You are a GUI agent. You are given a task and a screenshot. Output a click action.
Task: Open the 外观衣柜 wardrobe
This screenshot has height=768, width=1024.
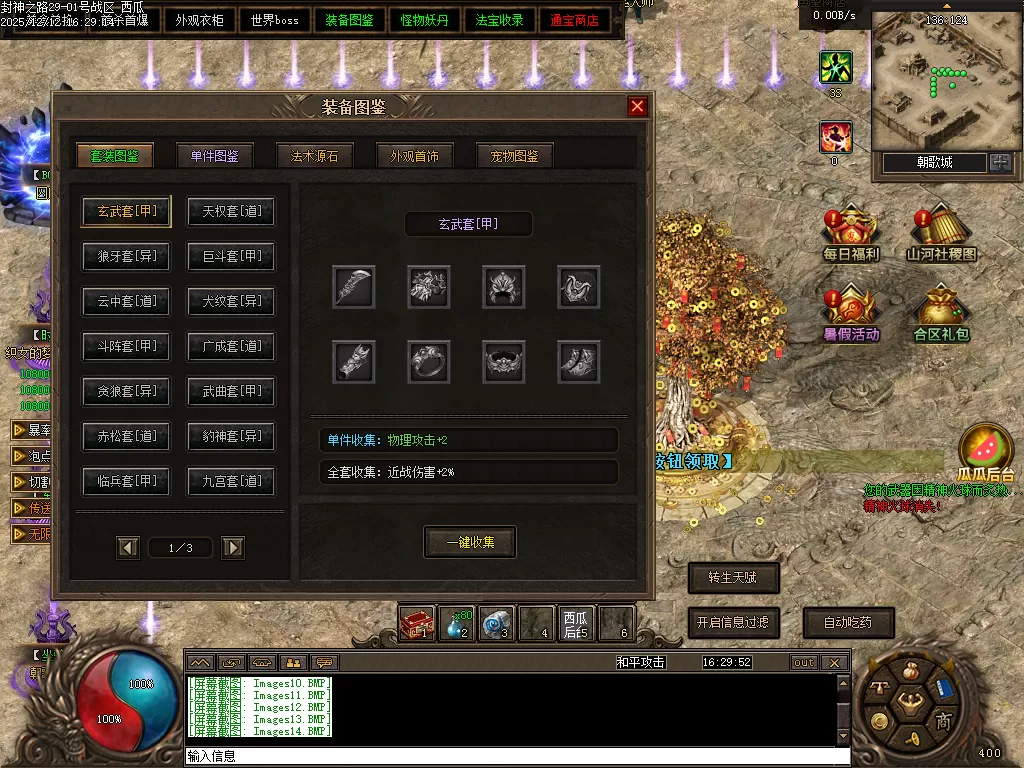(199, 20)
